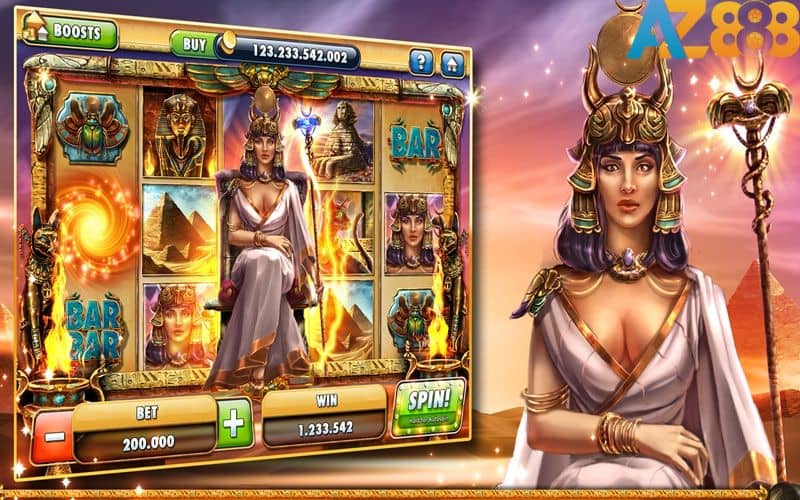
Task: Spin the reels with the Spin! button
Action: click(x=430, y=407)
